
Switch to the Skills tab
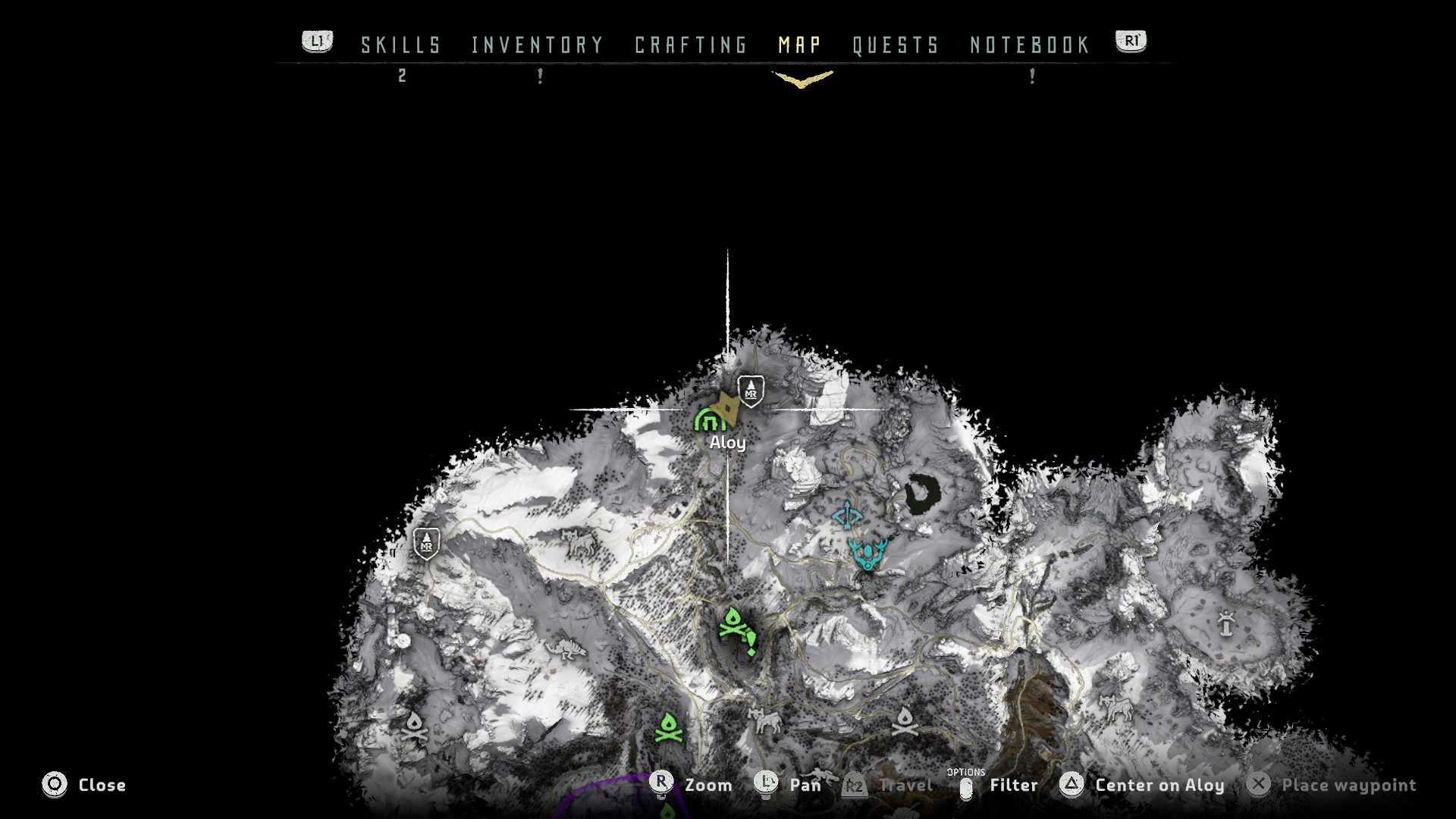(x=400, y=45)
